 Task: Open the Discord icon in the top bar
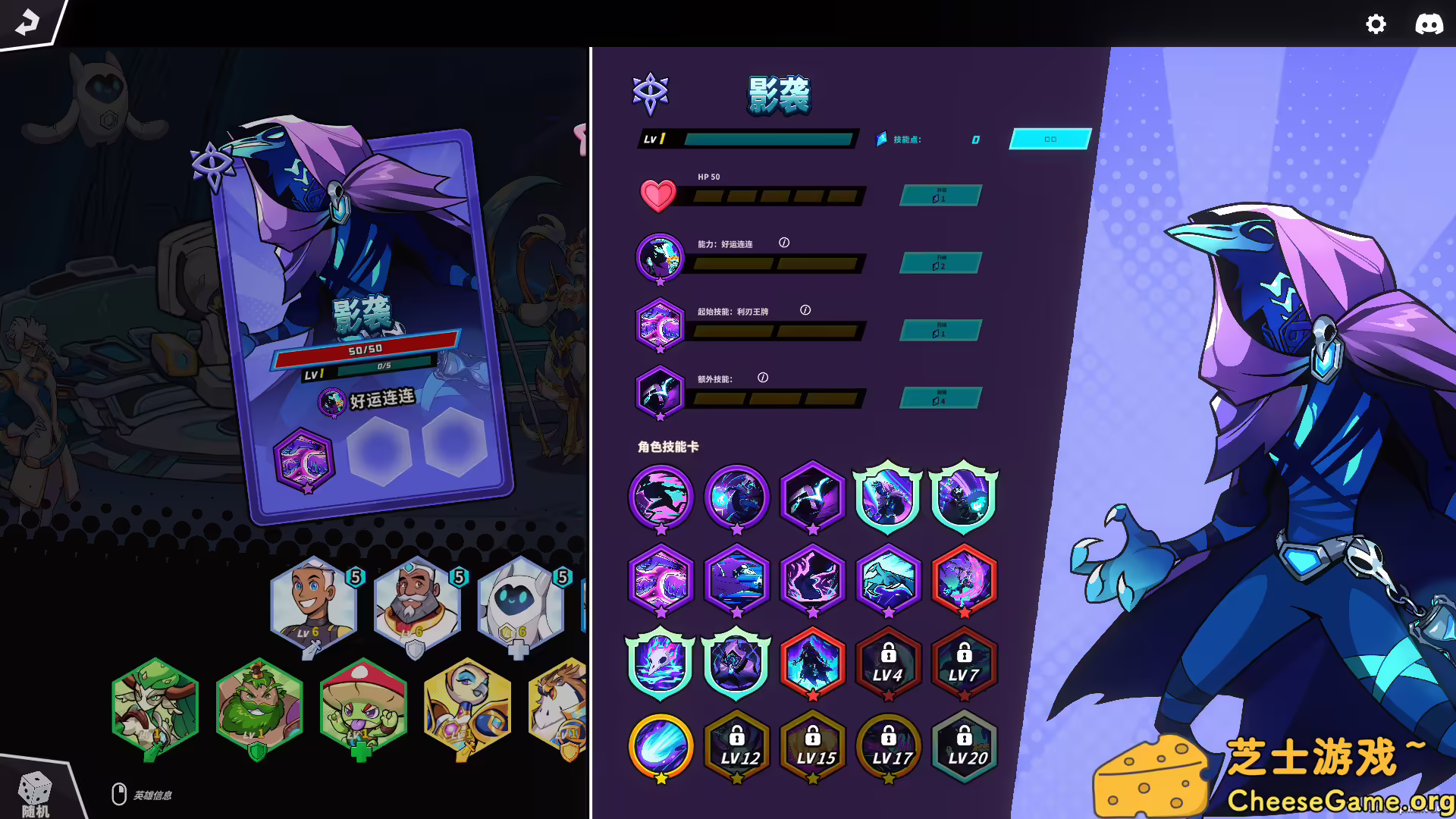tap(1430, 23)
